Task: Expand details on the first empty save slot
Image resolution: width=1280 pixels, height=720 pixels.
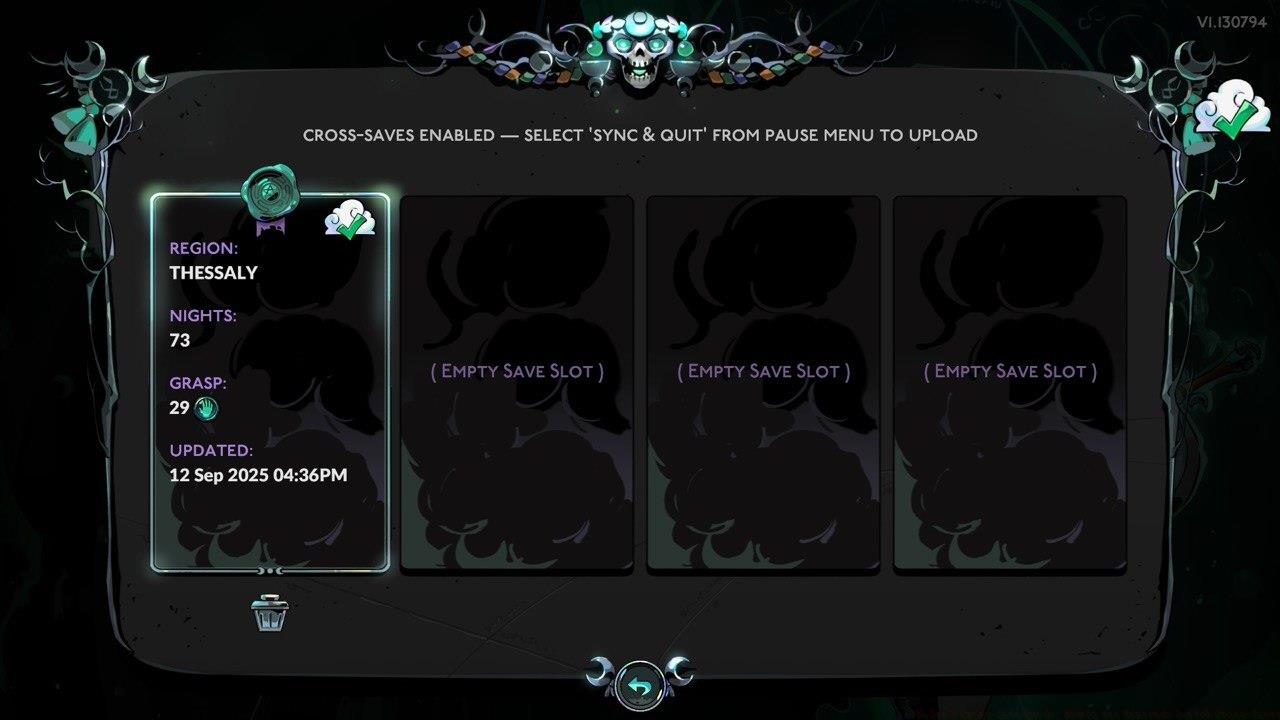Action: click(x=518, y=371)
